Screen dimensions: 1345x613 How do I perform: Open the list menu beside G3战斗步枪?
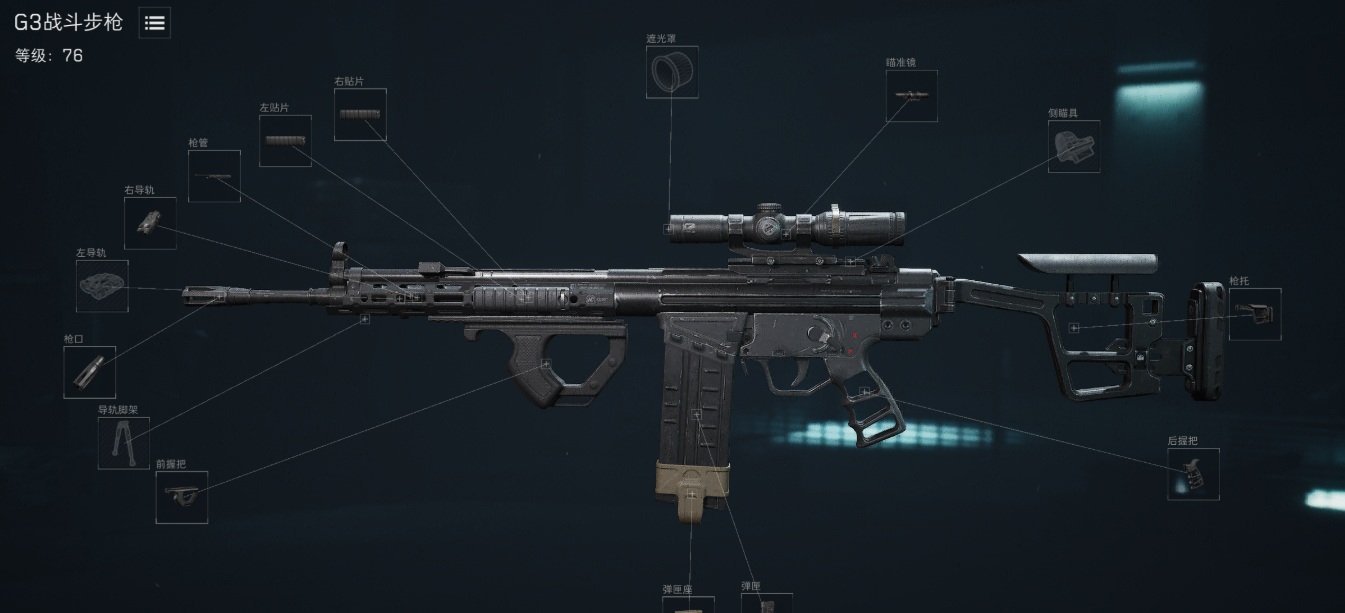click(155, 23)
